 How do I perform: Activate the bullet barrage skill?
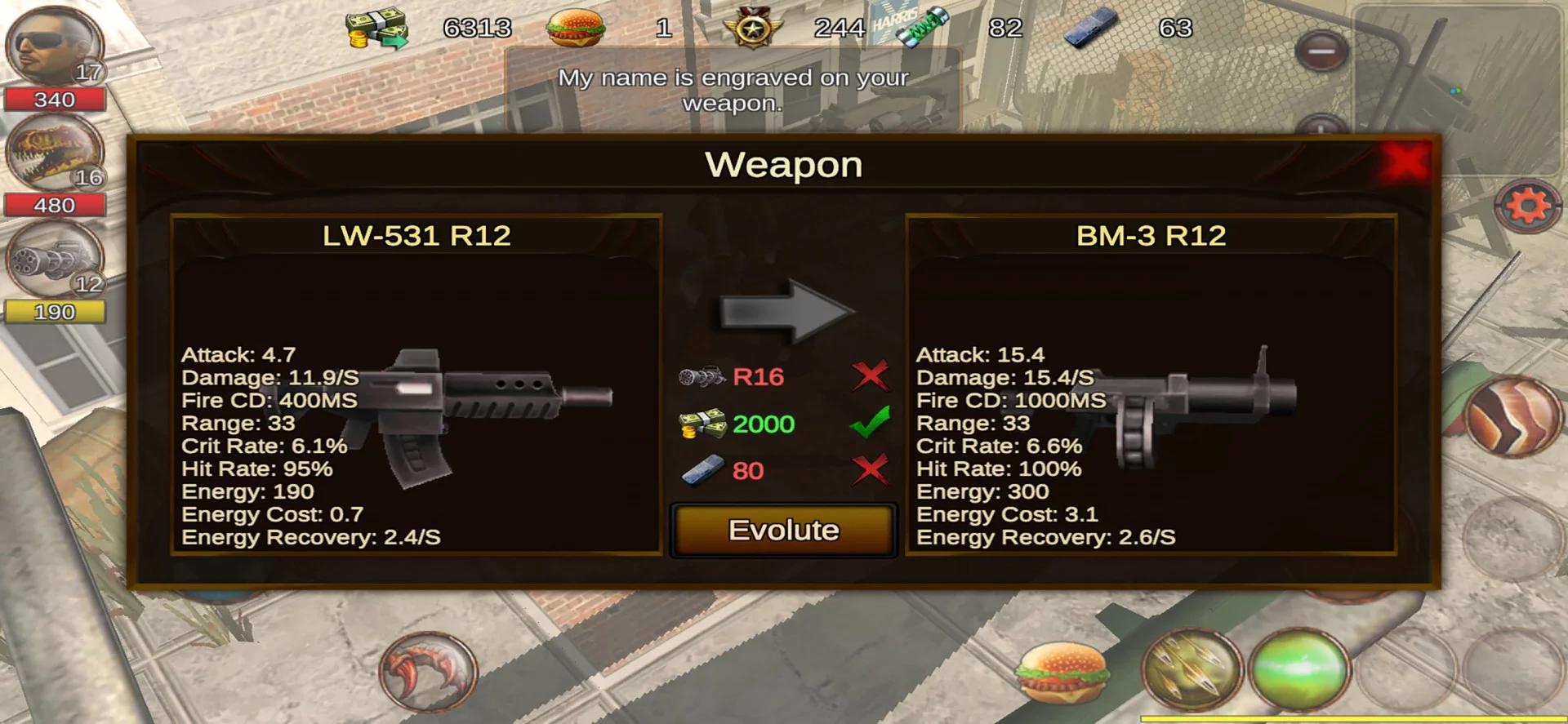pyautogui.click(x=1192, y=671)
